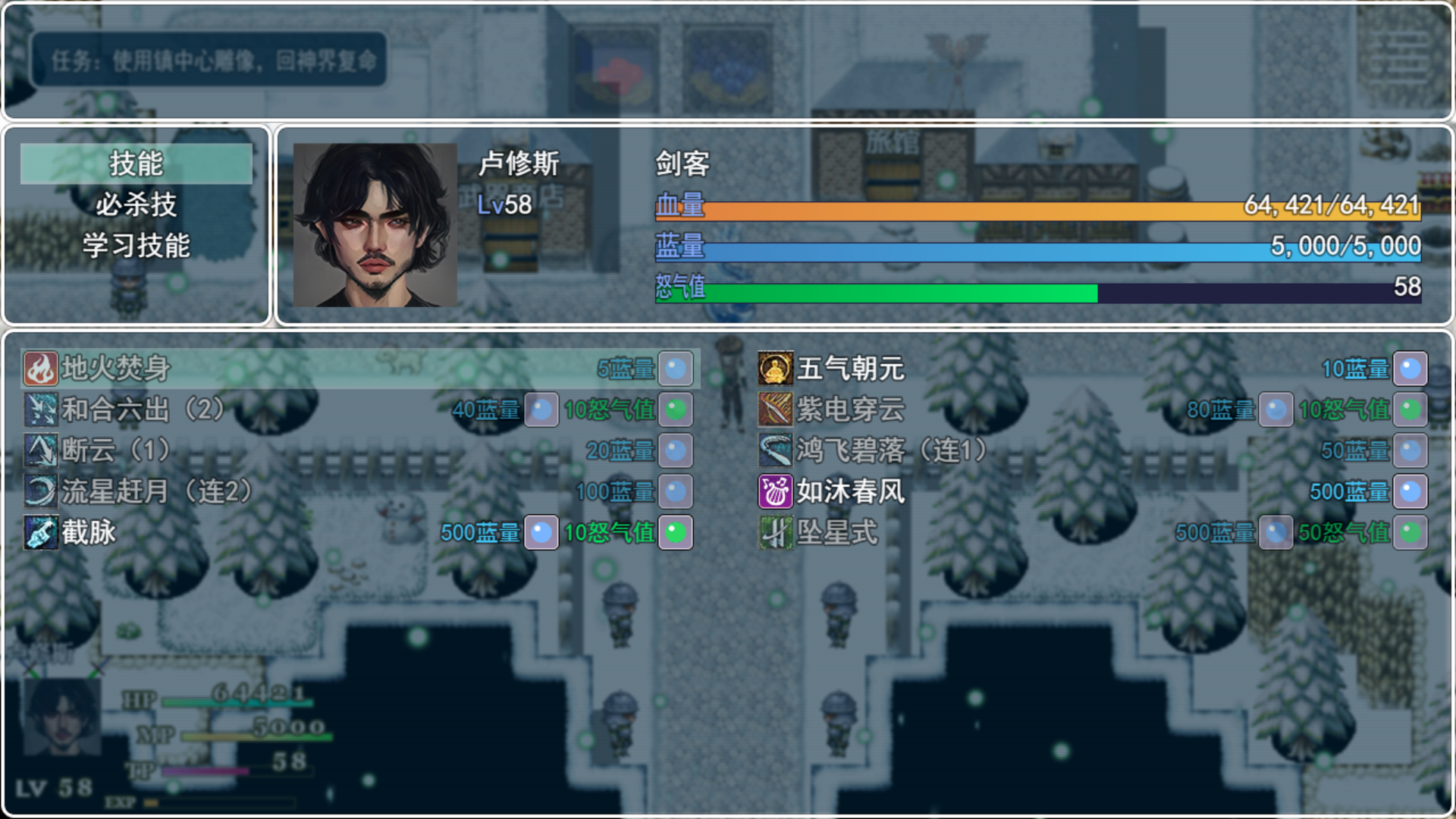Click the 如沐春风 purple harp icon
This screenshot has width=1456, height=819.
click(775, 491)
